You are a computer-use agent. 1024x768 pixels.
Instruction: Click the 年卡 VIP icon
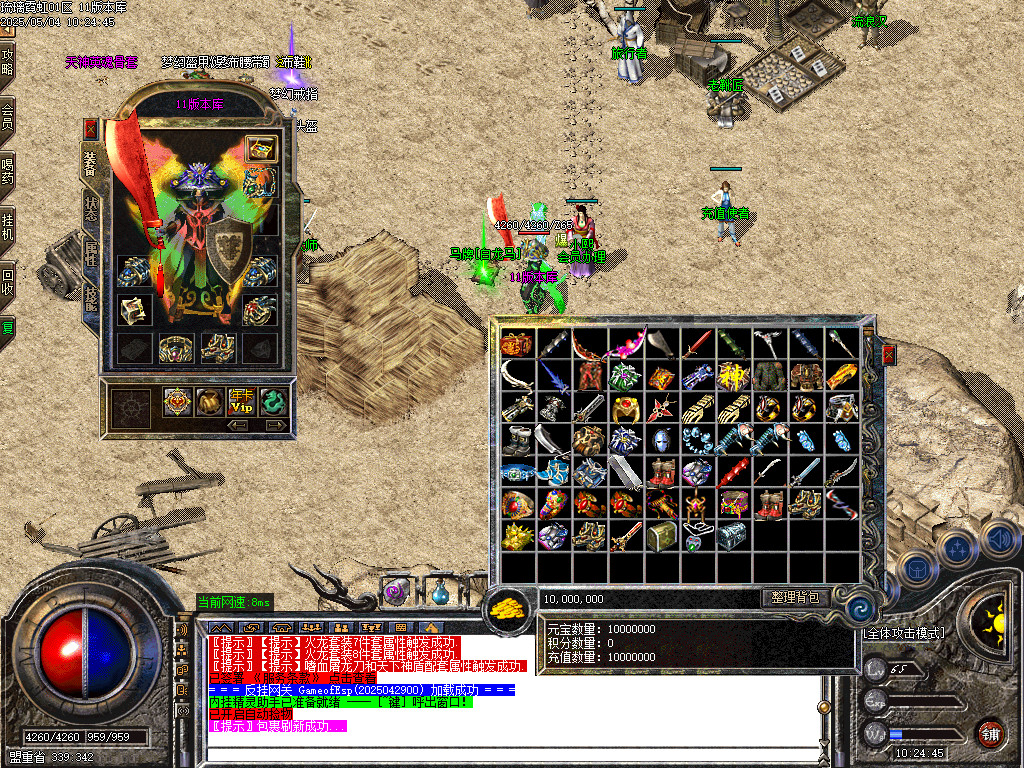[x=241, y=402]
